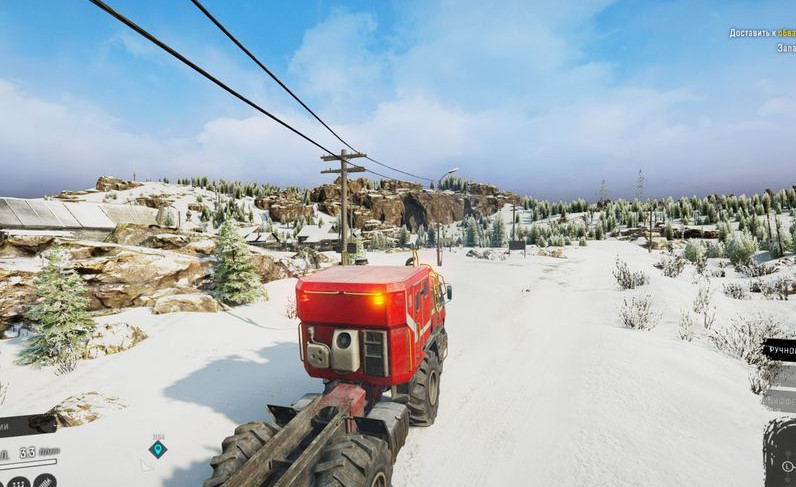Image resolution: width=796 pixels, height=487 pixels.
Task: Select the blue waypoint pin marker
Action: tap(157, 449)
